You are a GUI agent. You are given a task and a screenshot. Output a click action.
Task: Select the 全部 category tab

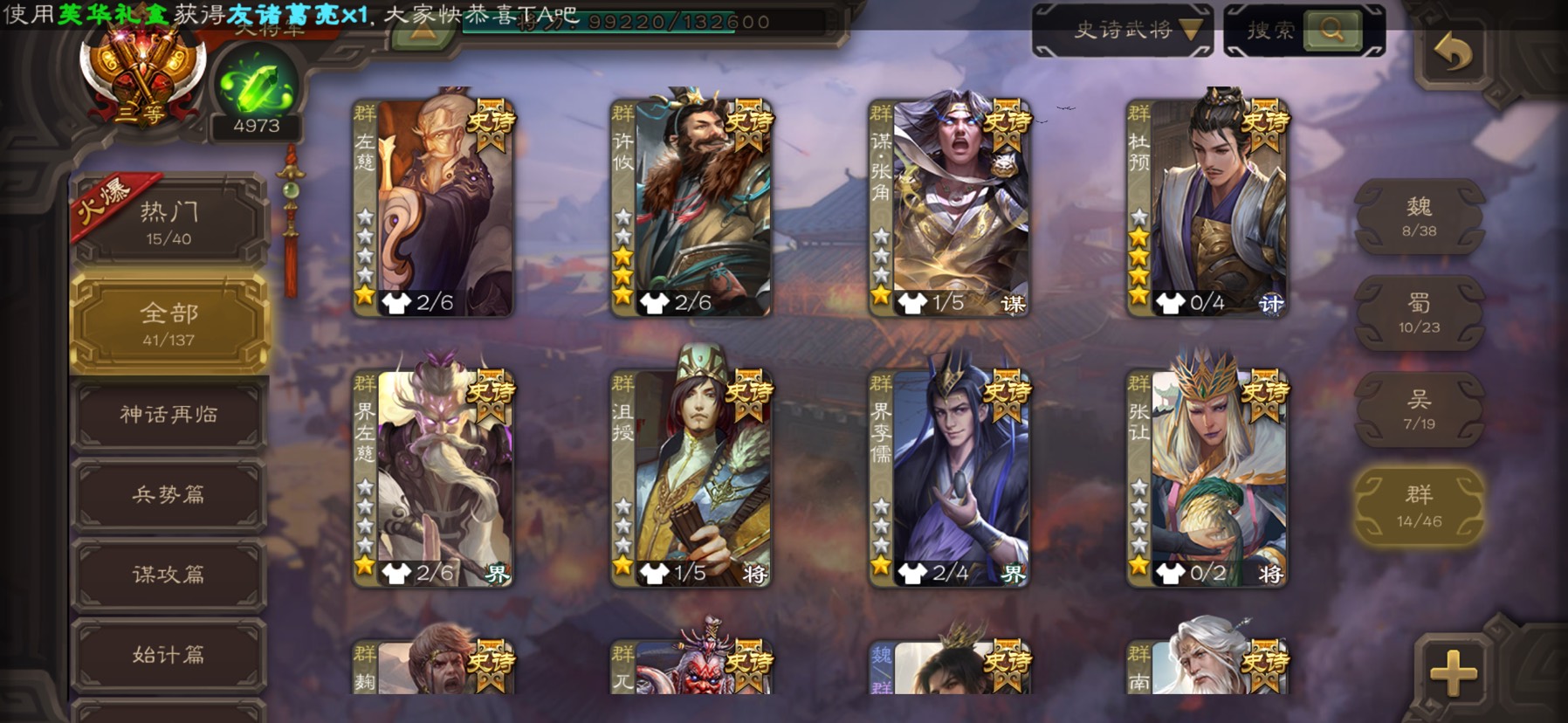pos(168,324)
